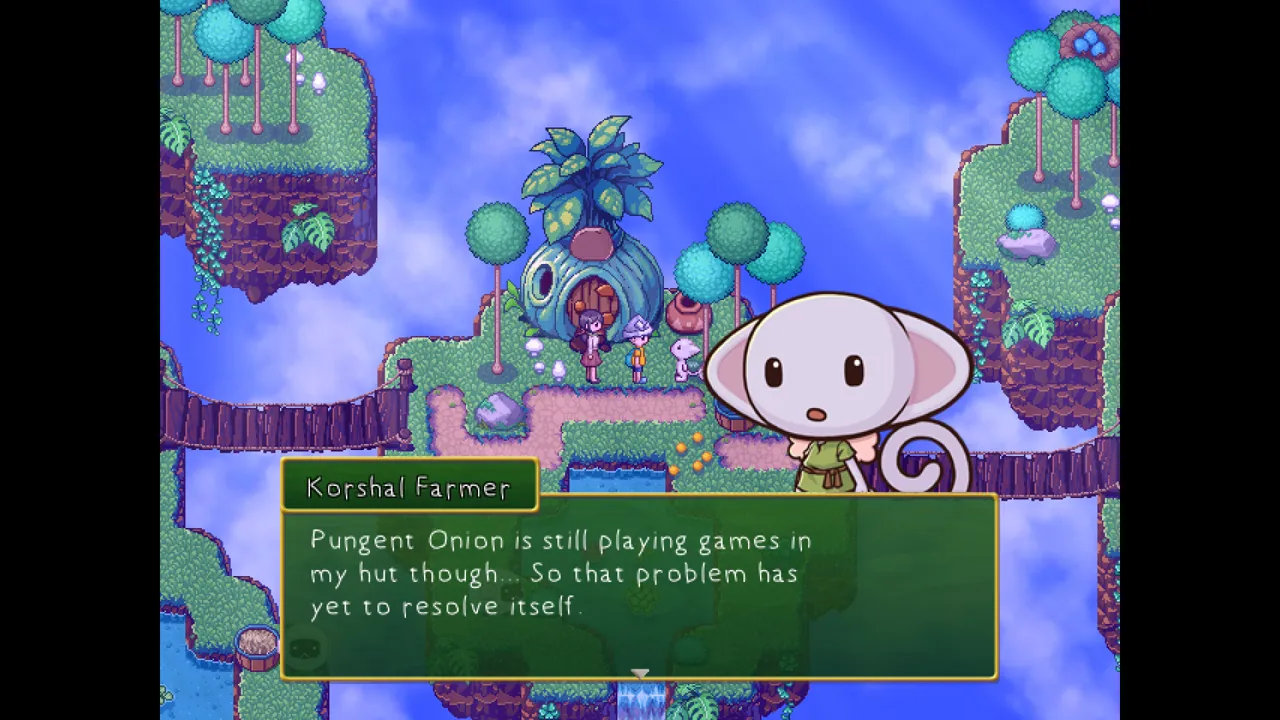The width and height of the screenshot is (1280, 720).
Task: Click the boy wearing the mushroom hat
Action: tap(640, 348)
